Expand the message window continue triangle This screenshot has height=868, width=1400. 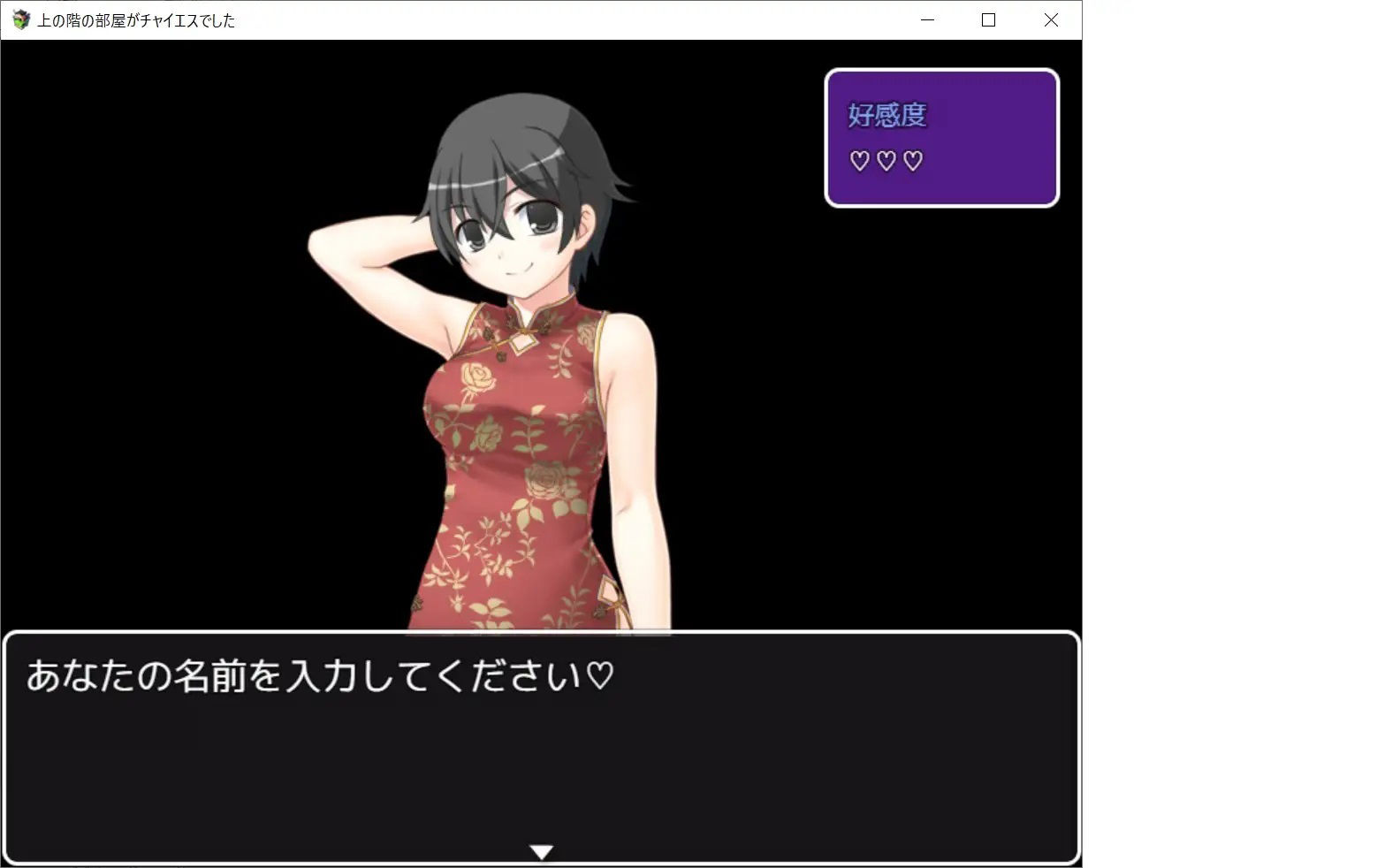(x=540, y=851)
